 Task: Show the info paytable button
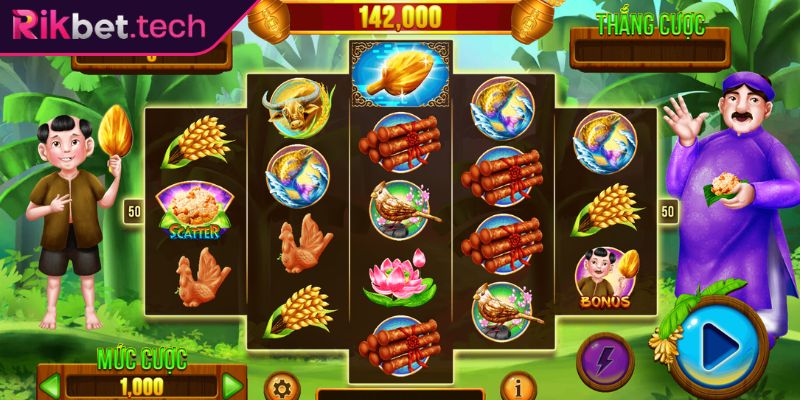(x=515, y=386)
